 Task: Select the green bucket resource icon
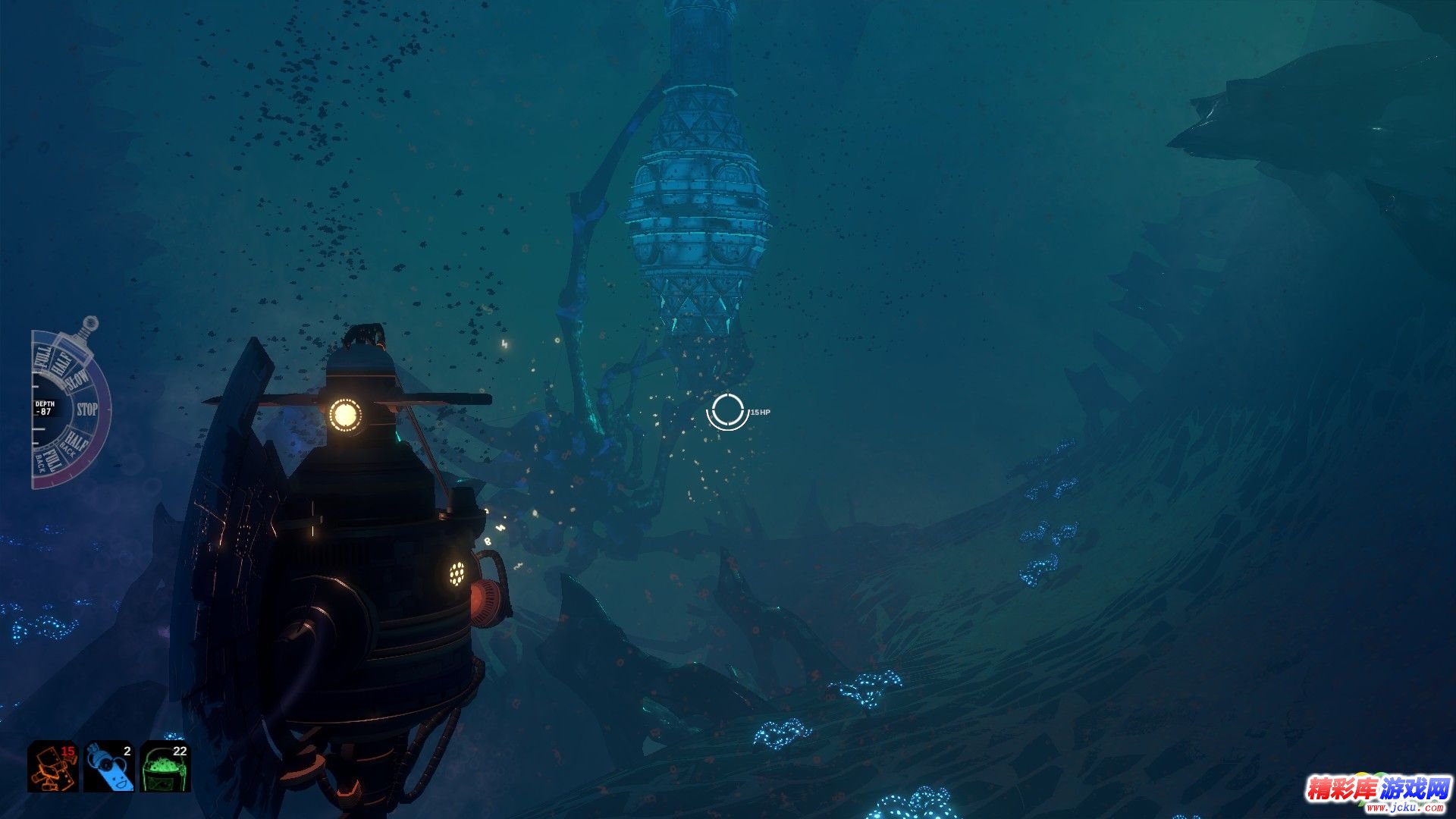165,766
